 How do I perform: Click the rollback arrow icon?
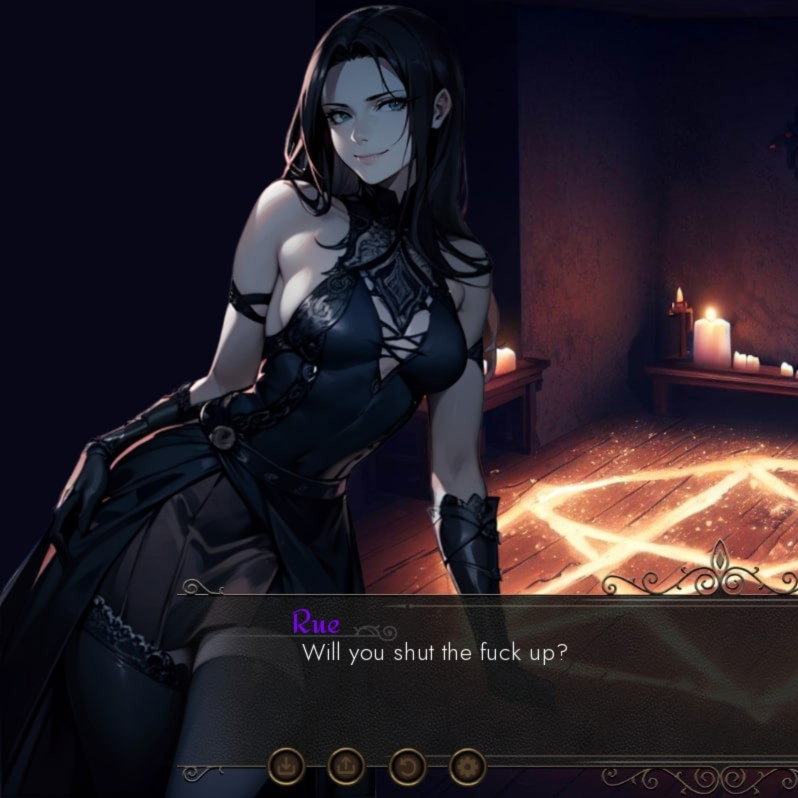point(407,767)
